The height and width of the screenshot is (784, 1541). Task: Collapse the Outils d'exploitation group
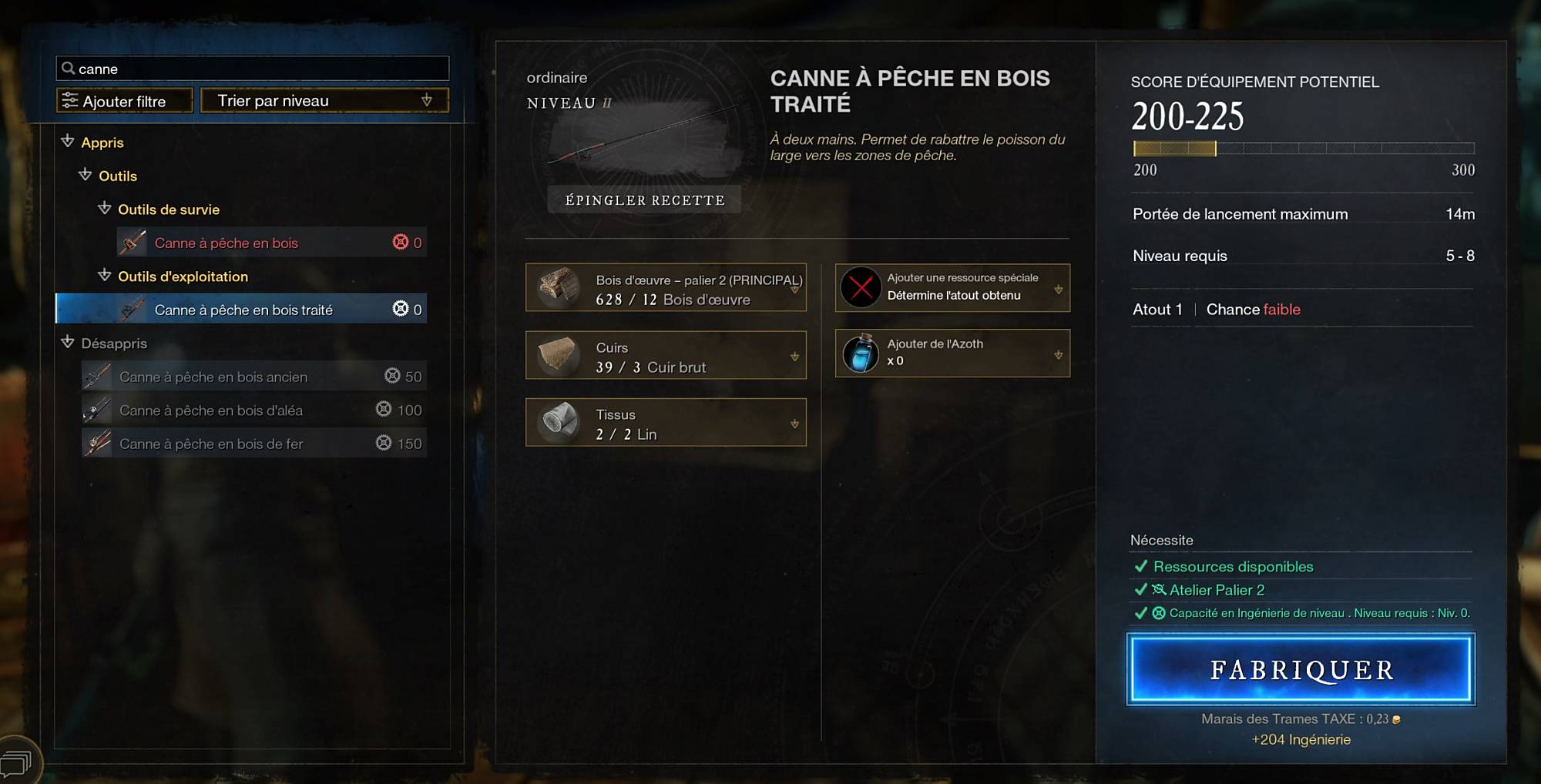point(105,276)
